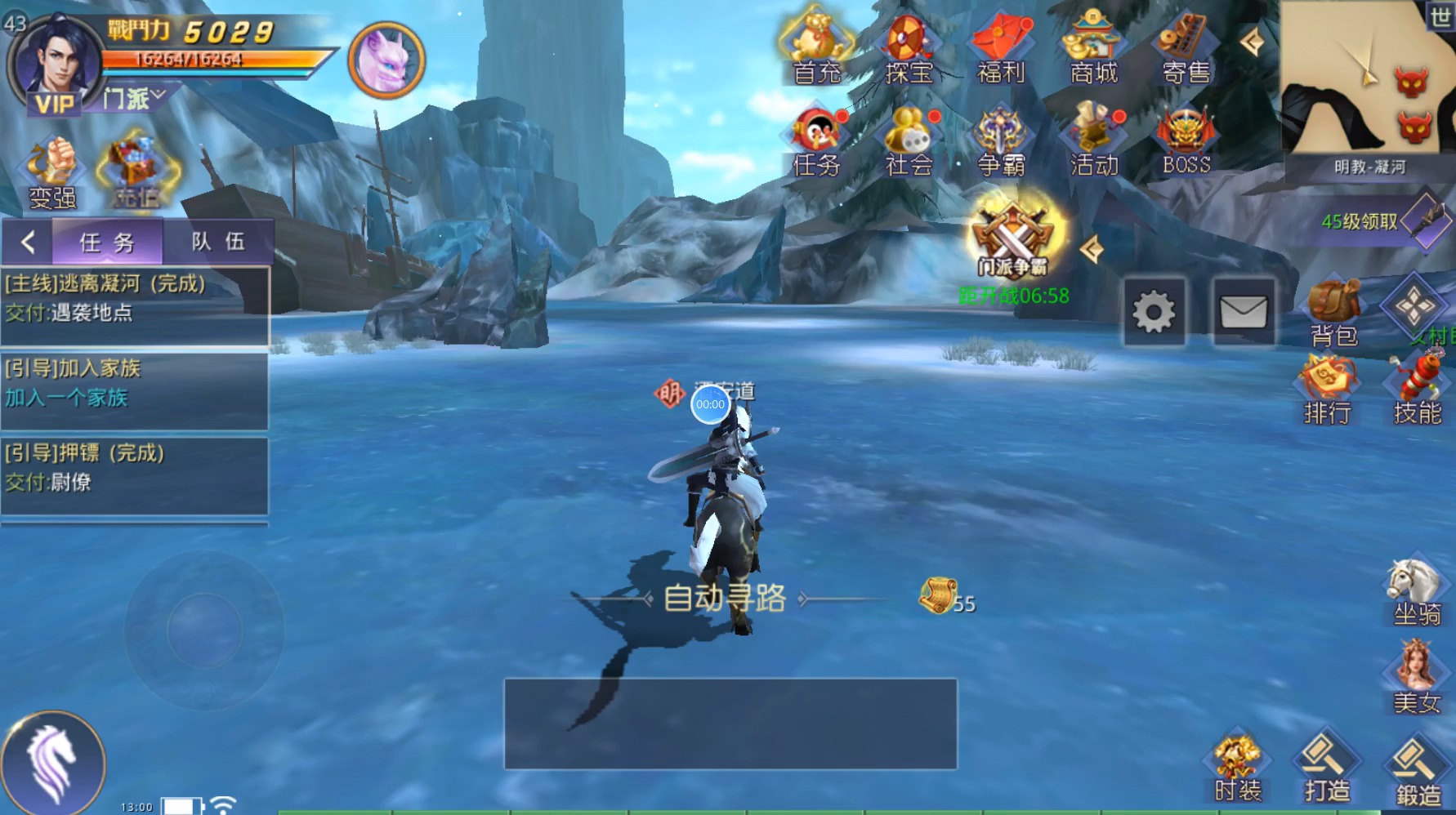The height and width of the screenshot is (815, 1456).
Task: Open the 寄售 consignment market
Action: [x=1186, y=47]
